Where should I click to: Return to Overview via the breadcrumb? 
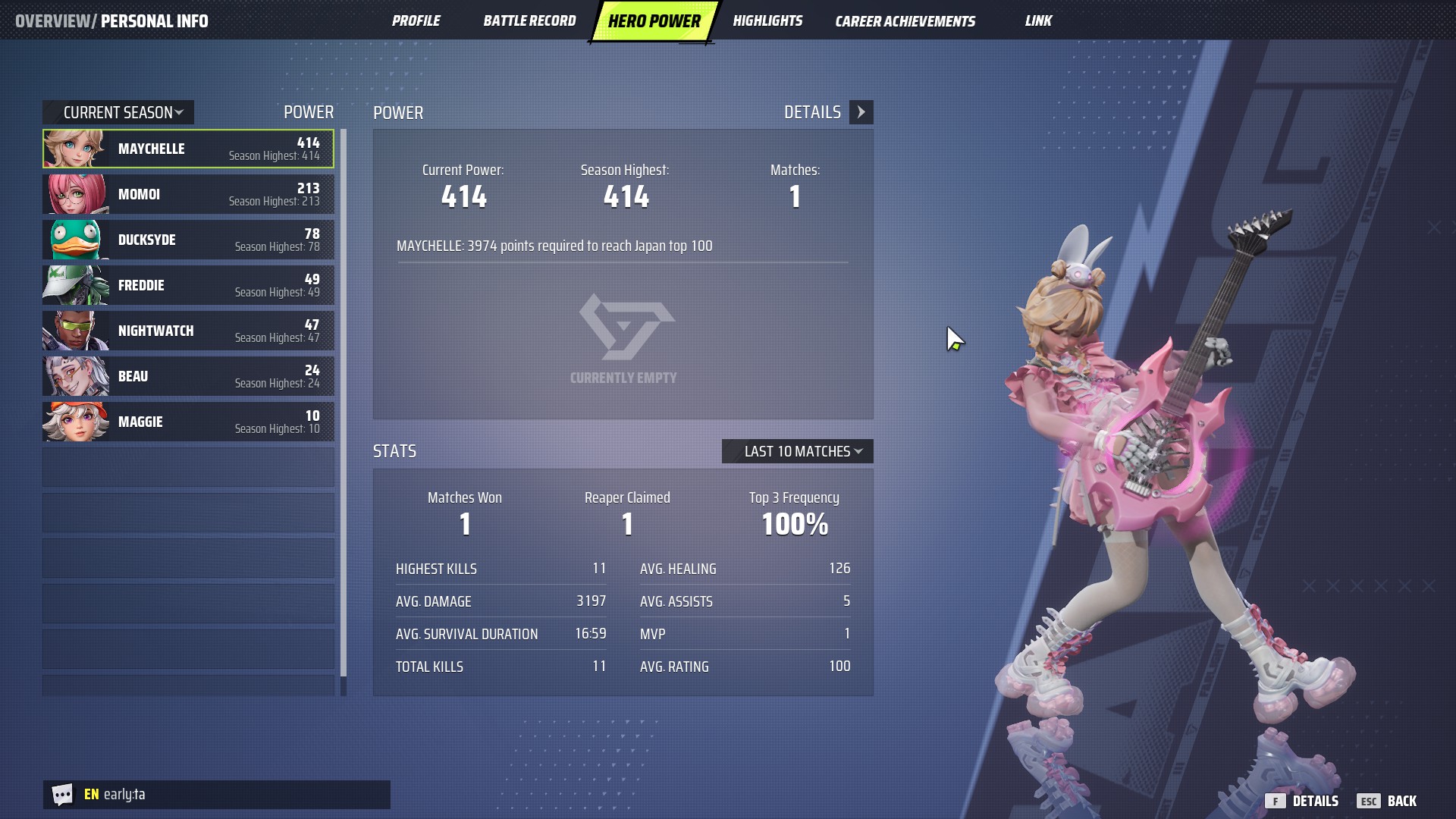(x=52, y=20)
